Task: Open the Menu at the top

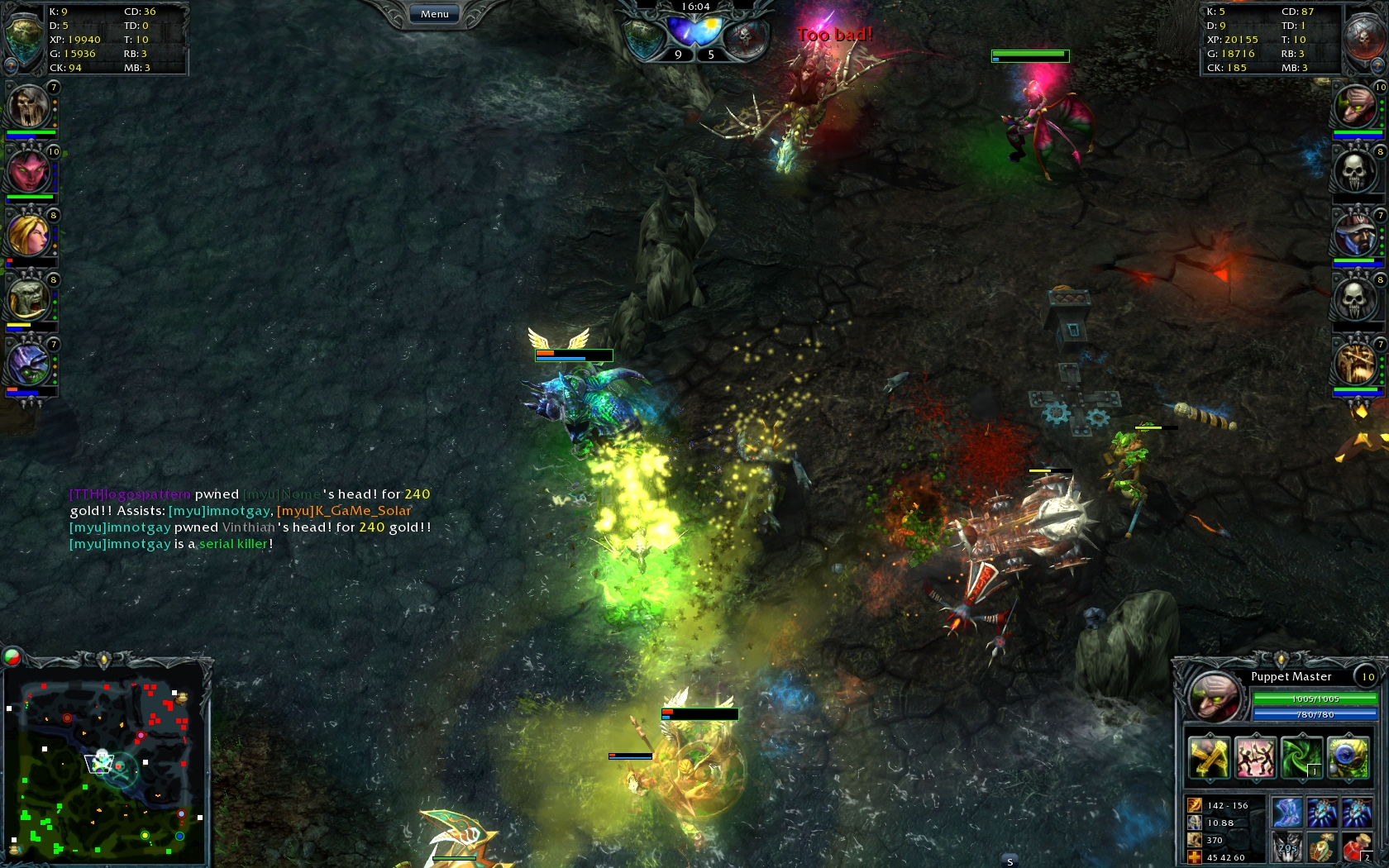Action: (x=433, y=13)
